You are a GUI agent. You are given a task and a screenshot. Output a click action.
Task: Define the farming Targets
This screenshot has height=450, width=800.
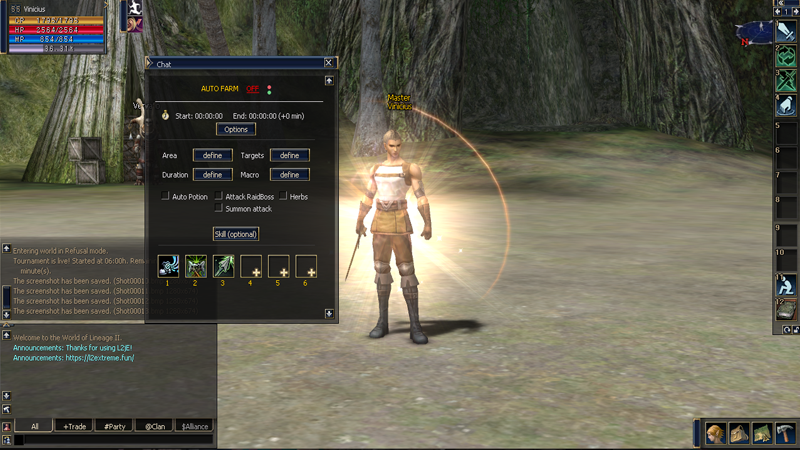[289, 155]
